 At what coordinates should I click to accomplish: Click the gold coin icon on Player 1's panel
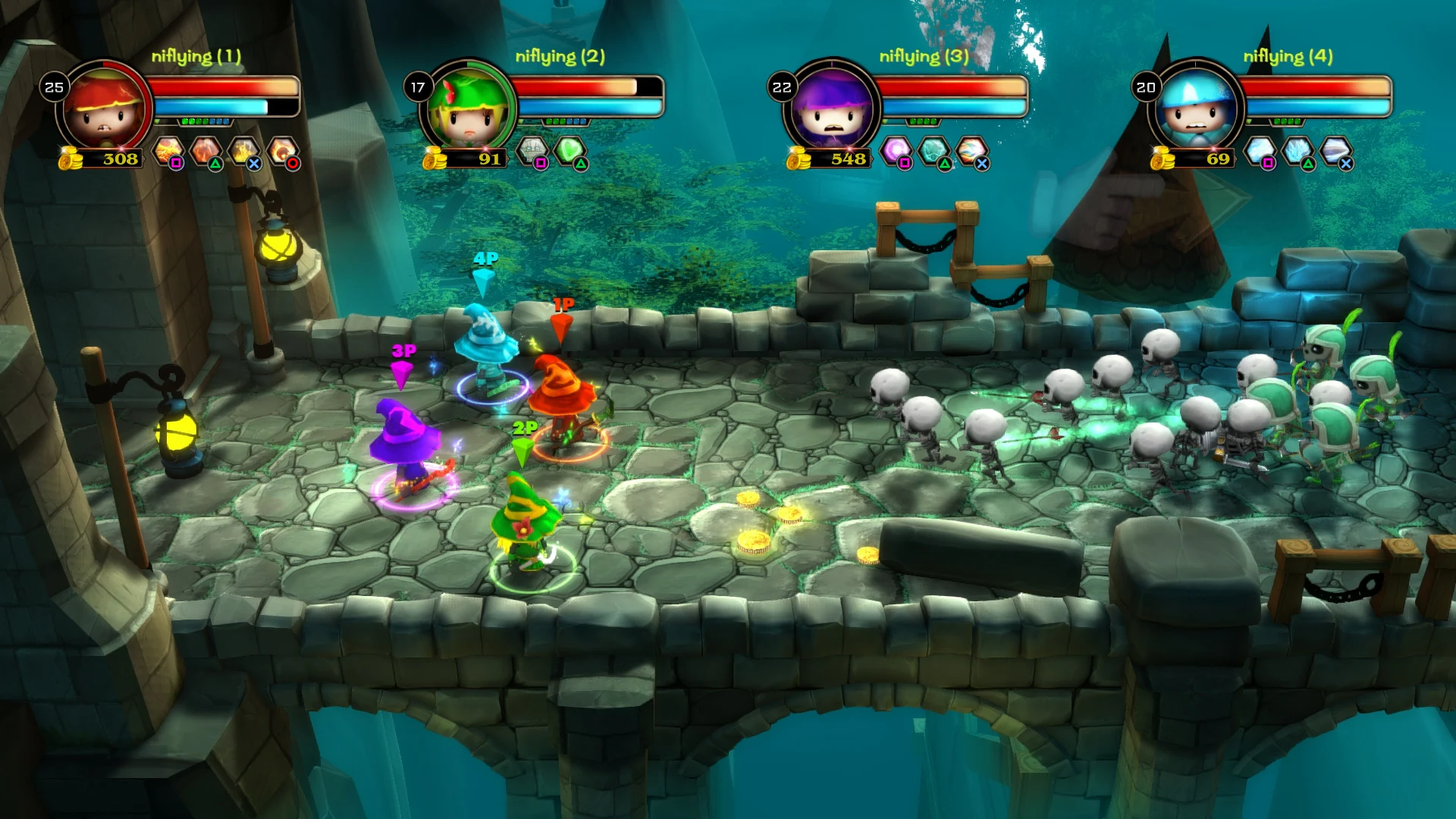coord(68,159)
